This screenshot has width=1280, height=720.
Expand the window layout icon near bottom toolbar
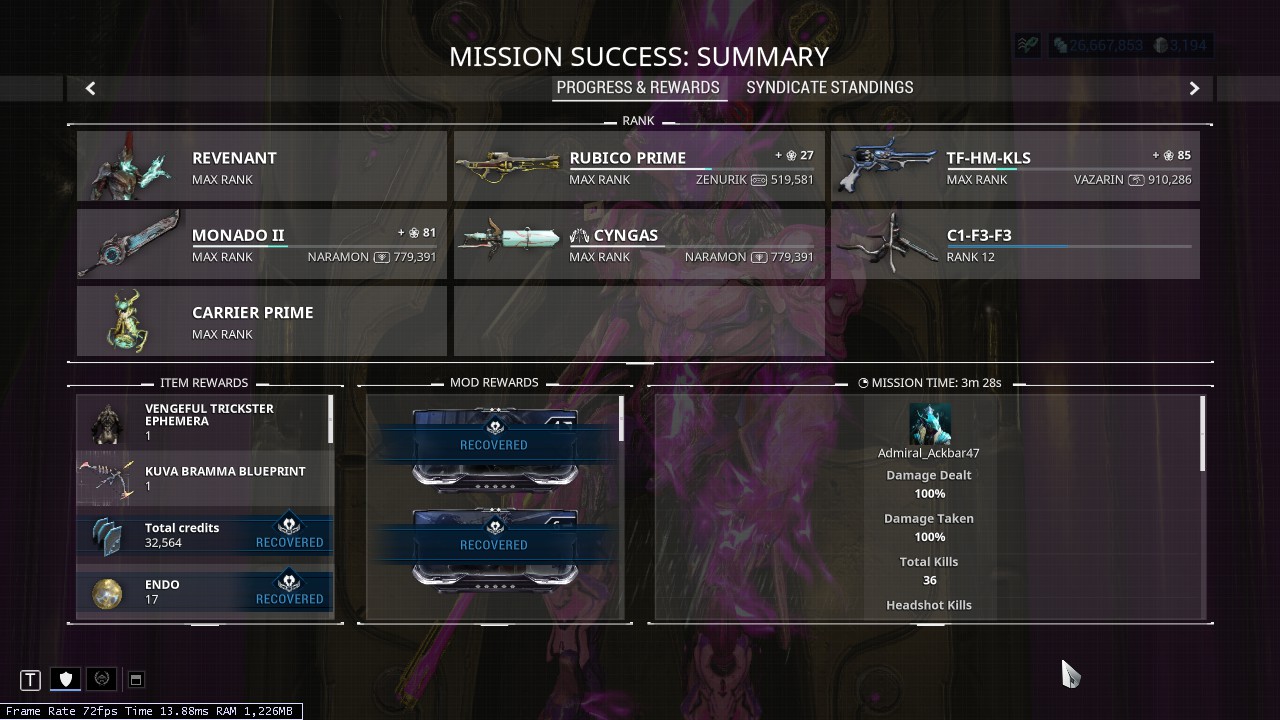tap(136, 679)
